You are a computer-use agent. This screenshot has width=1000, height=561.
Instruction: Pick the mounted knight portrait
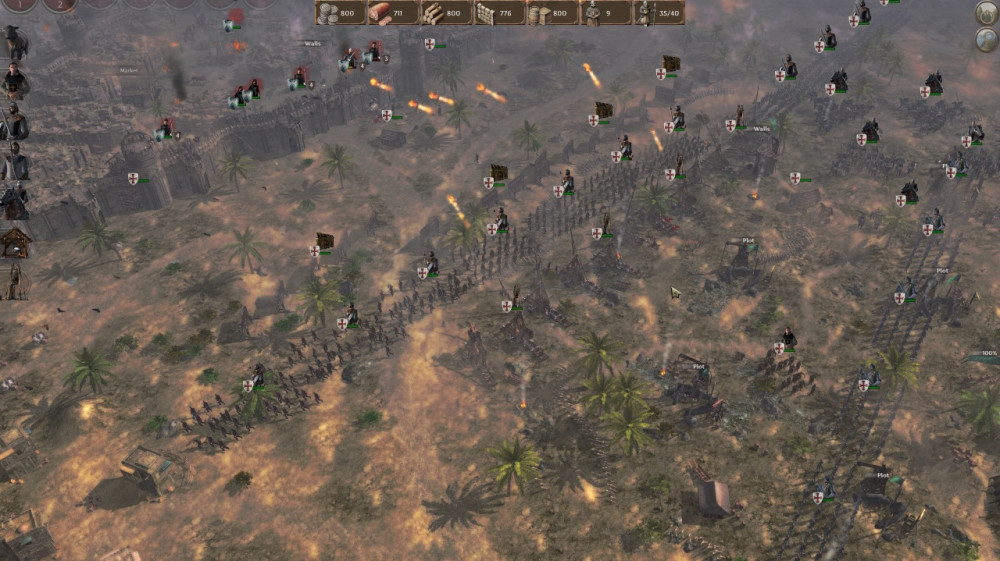[14, 202]
